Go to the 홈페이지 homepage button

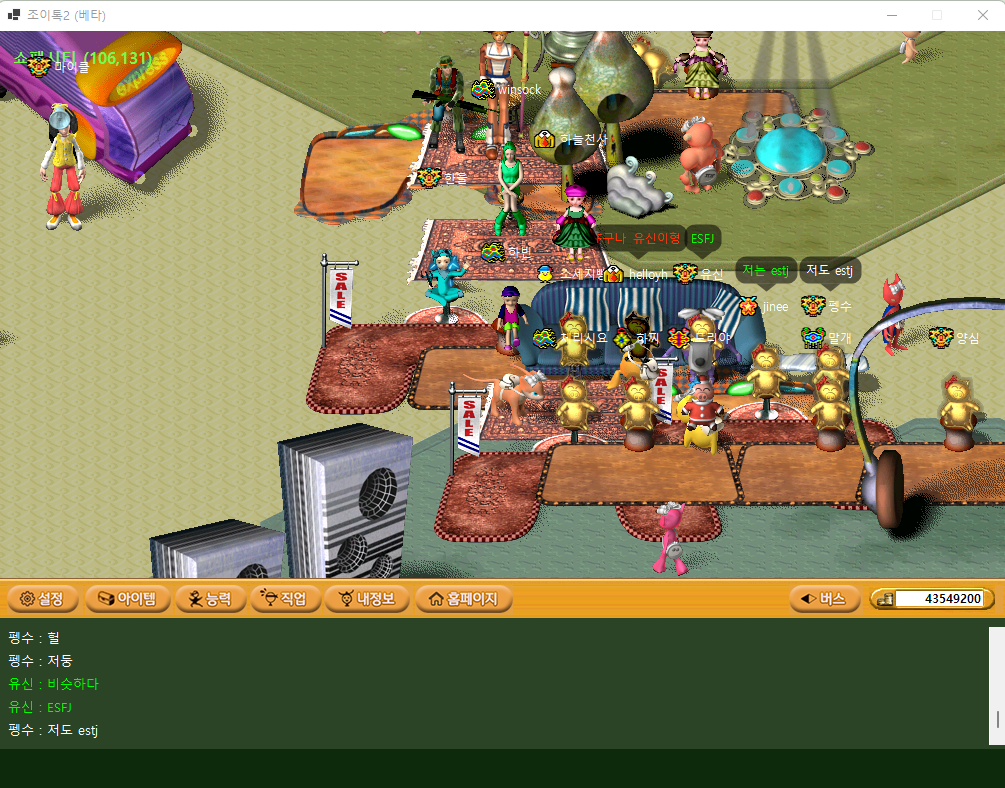[x=463, y=599]
